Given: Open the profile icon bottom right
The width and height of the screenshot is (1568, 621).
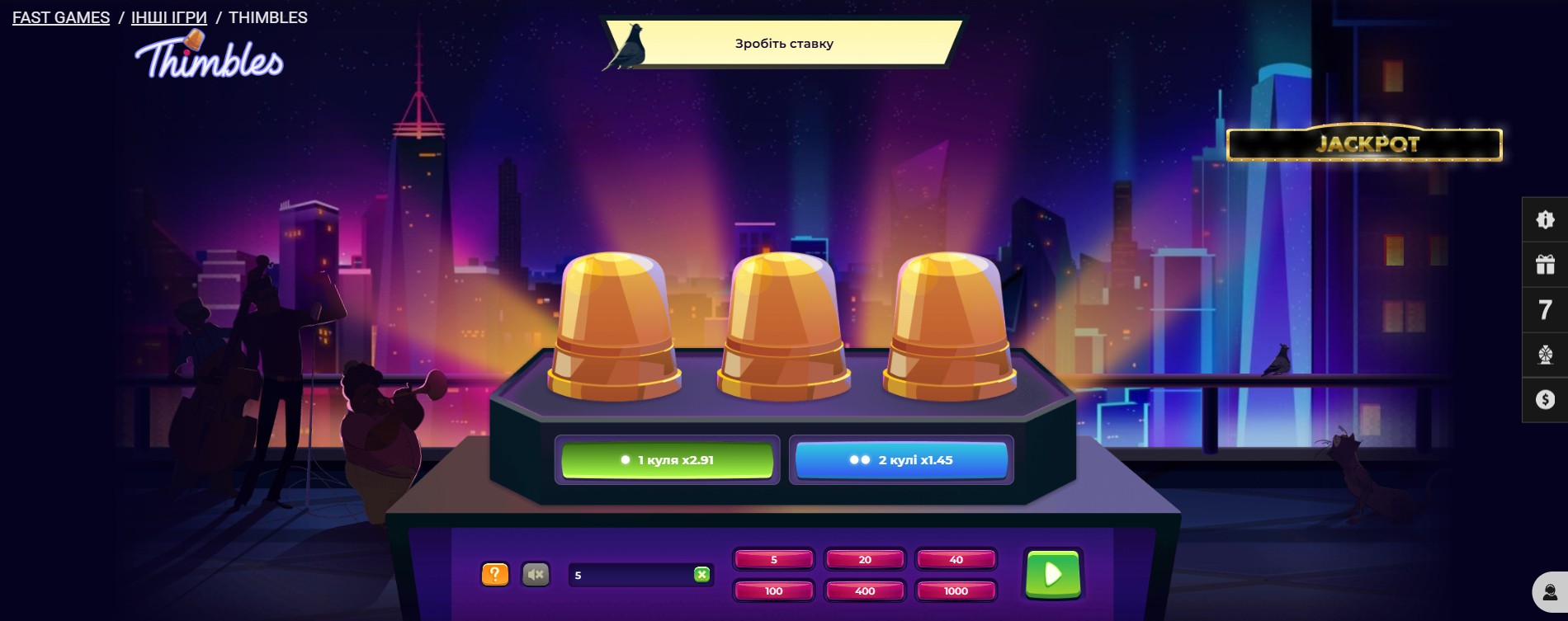Looking at the screenshot, I should 1549,590.
